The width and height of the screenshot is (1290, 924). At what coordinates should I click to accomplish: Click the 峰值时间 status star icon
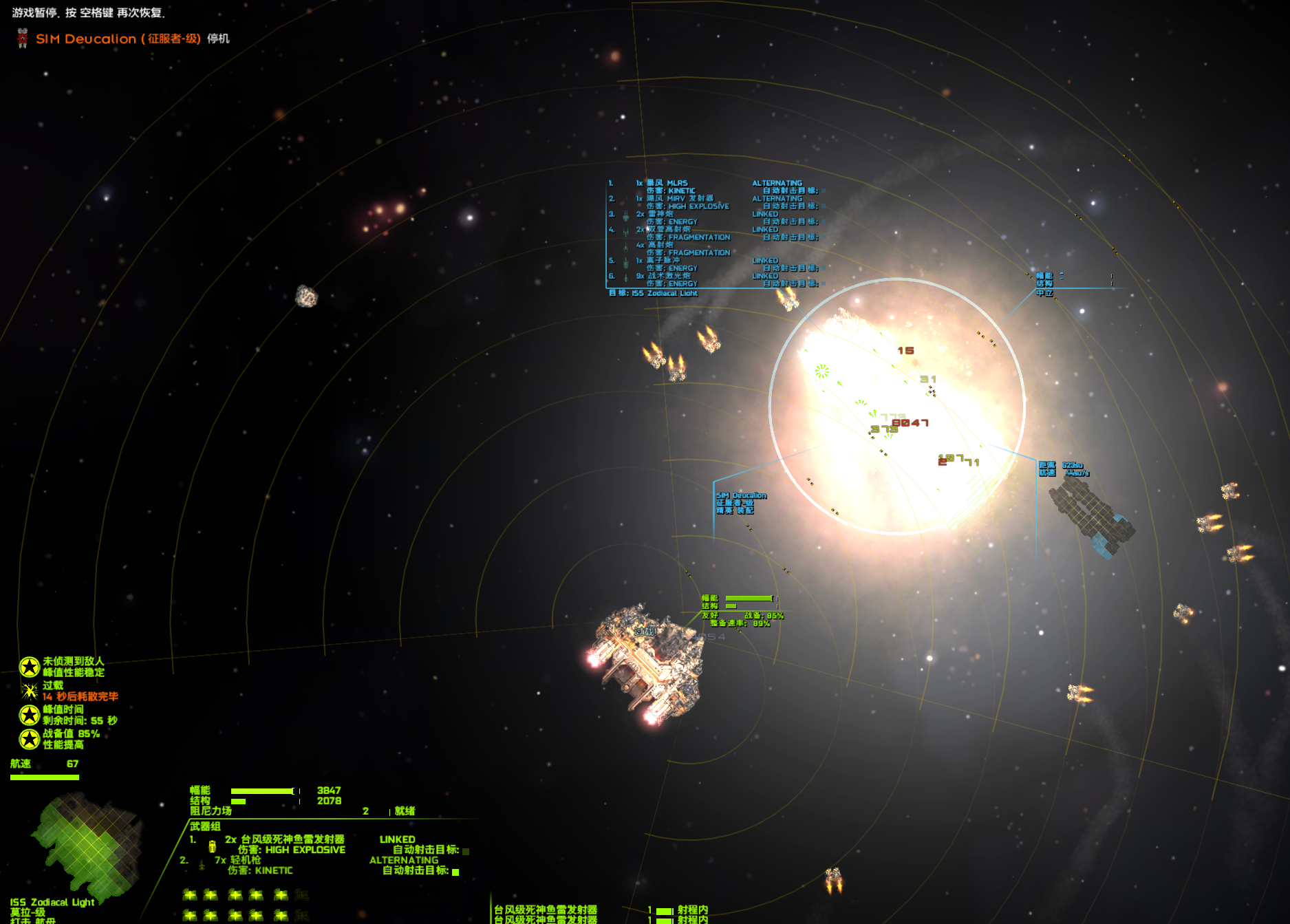point(30,715)
